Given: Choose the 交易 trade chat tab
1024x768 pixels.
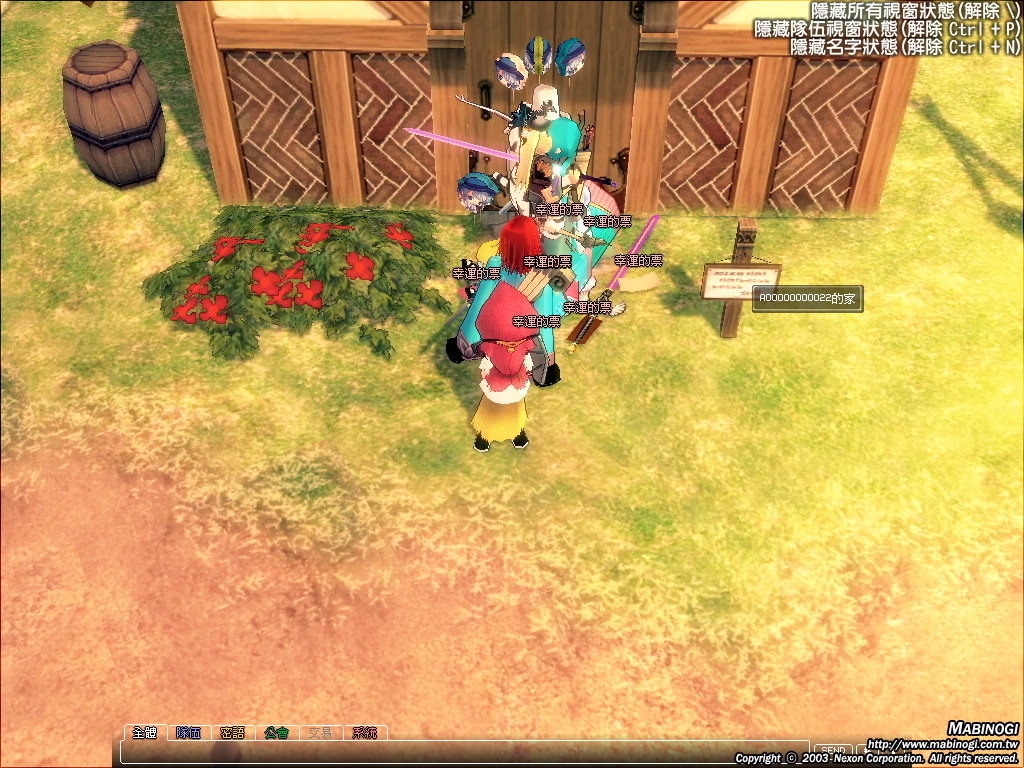Looking at the screenshot, I should click(x=321, y=733).
